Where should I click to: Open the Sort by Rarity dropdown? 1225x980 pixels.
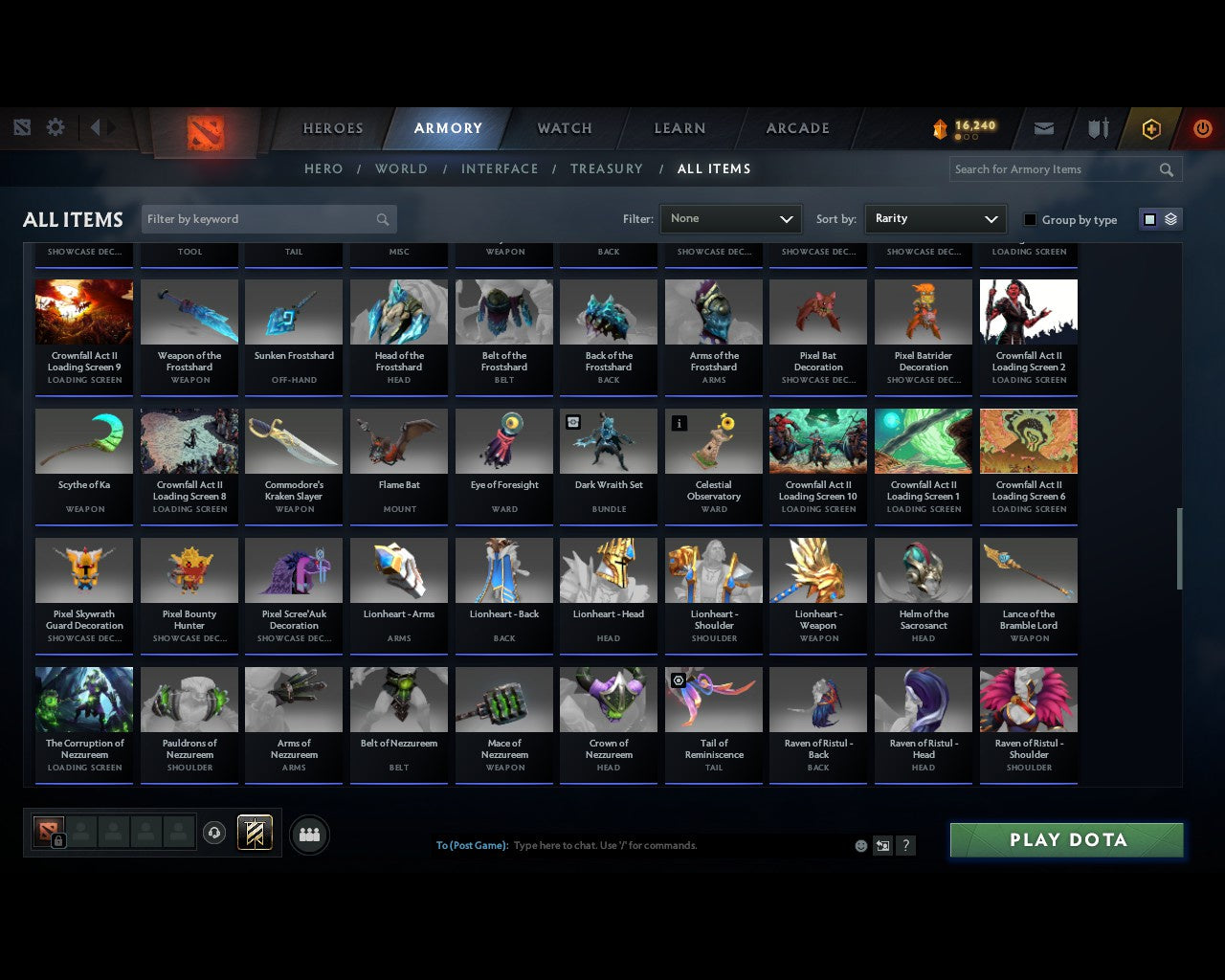(935, 218)
